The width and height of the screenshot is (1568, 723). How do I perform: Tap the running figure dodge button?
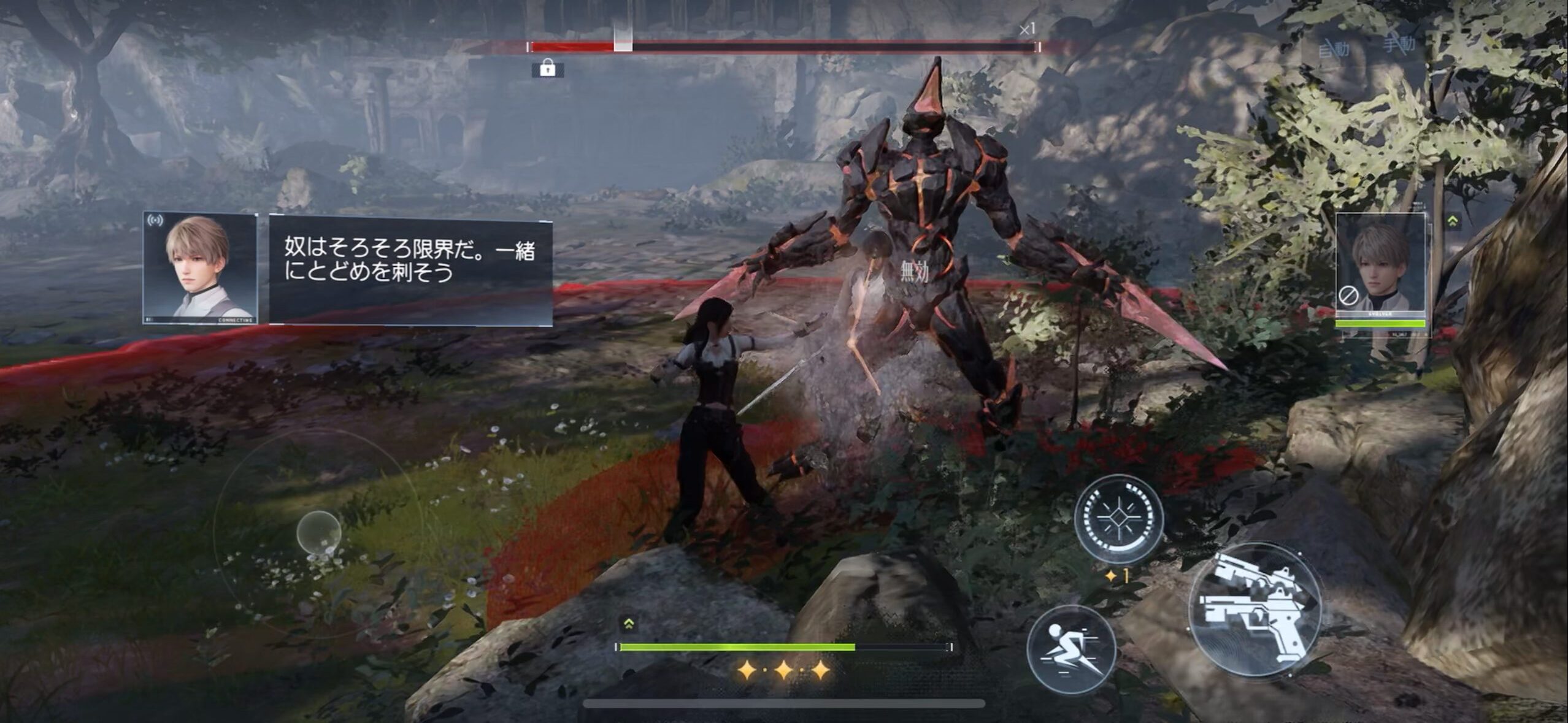click(x=1070, y=650)
